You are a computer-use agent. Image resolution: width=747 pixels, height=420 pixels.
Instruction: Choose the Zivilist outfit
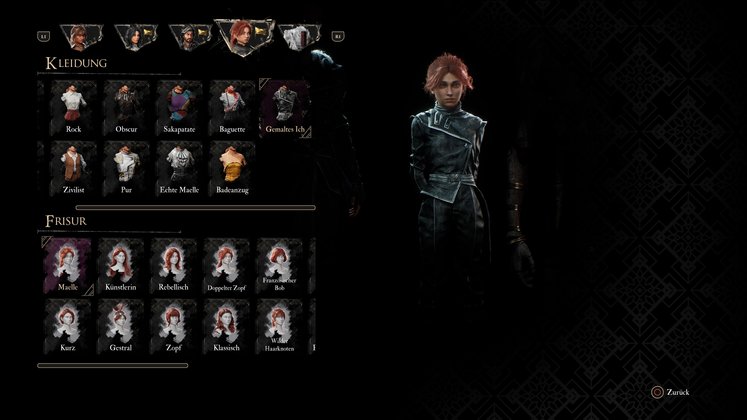73,166
